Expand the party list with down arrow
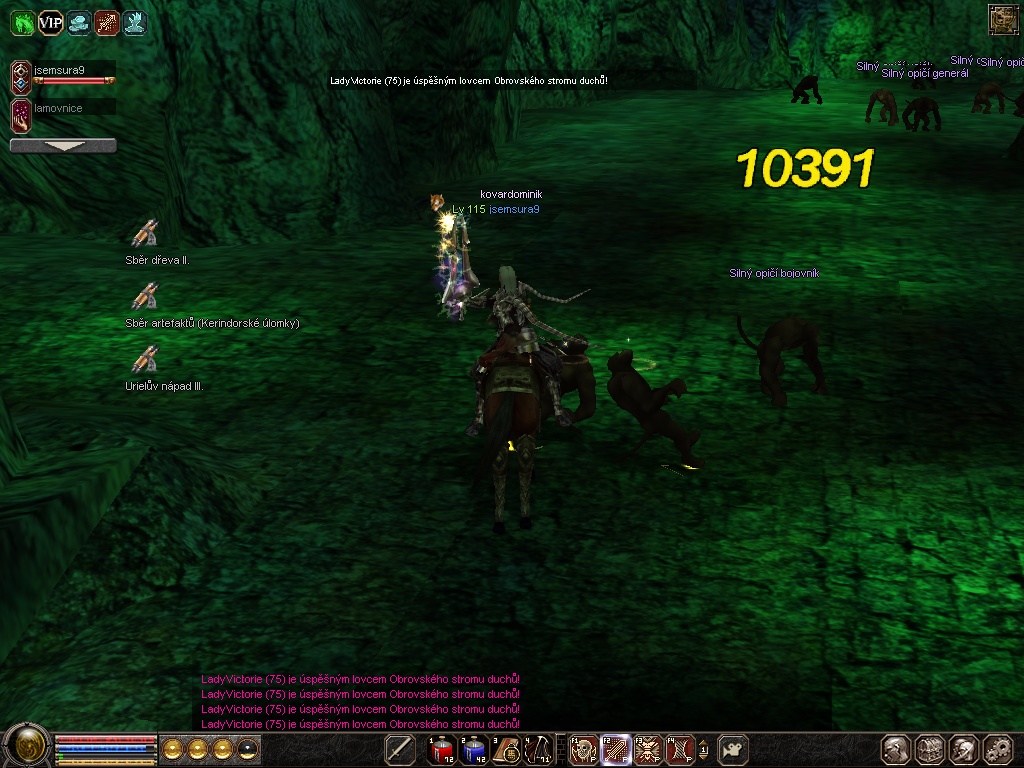Image resolution: width=1024 pixels, height=768 pixels. (63, 146)
